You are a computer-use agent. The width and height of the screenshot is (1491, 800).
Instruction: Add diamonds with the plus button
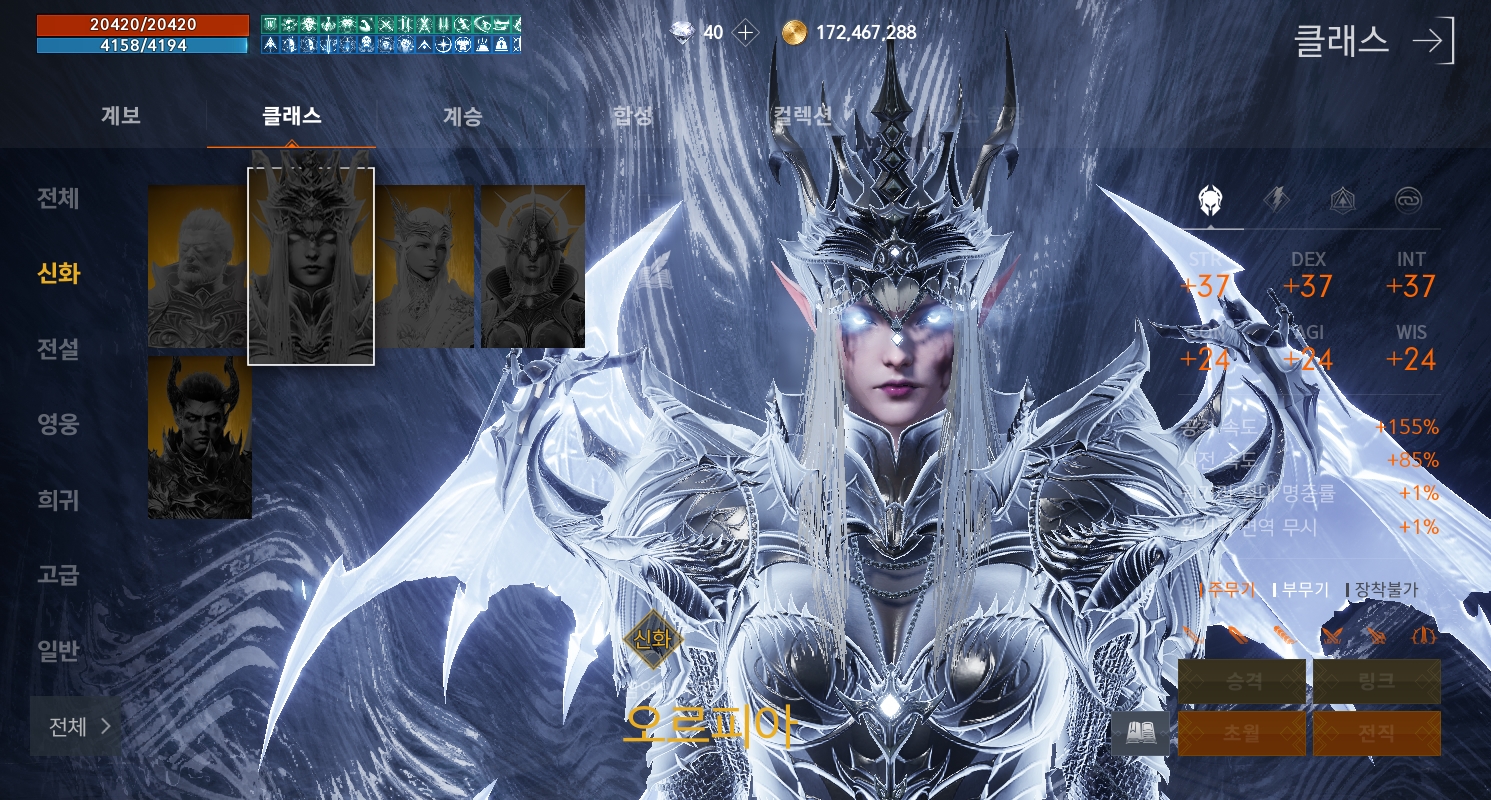coord(746,33)
